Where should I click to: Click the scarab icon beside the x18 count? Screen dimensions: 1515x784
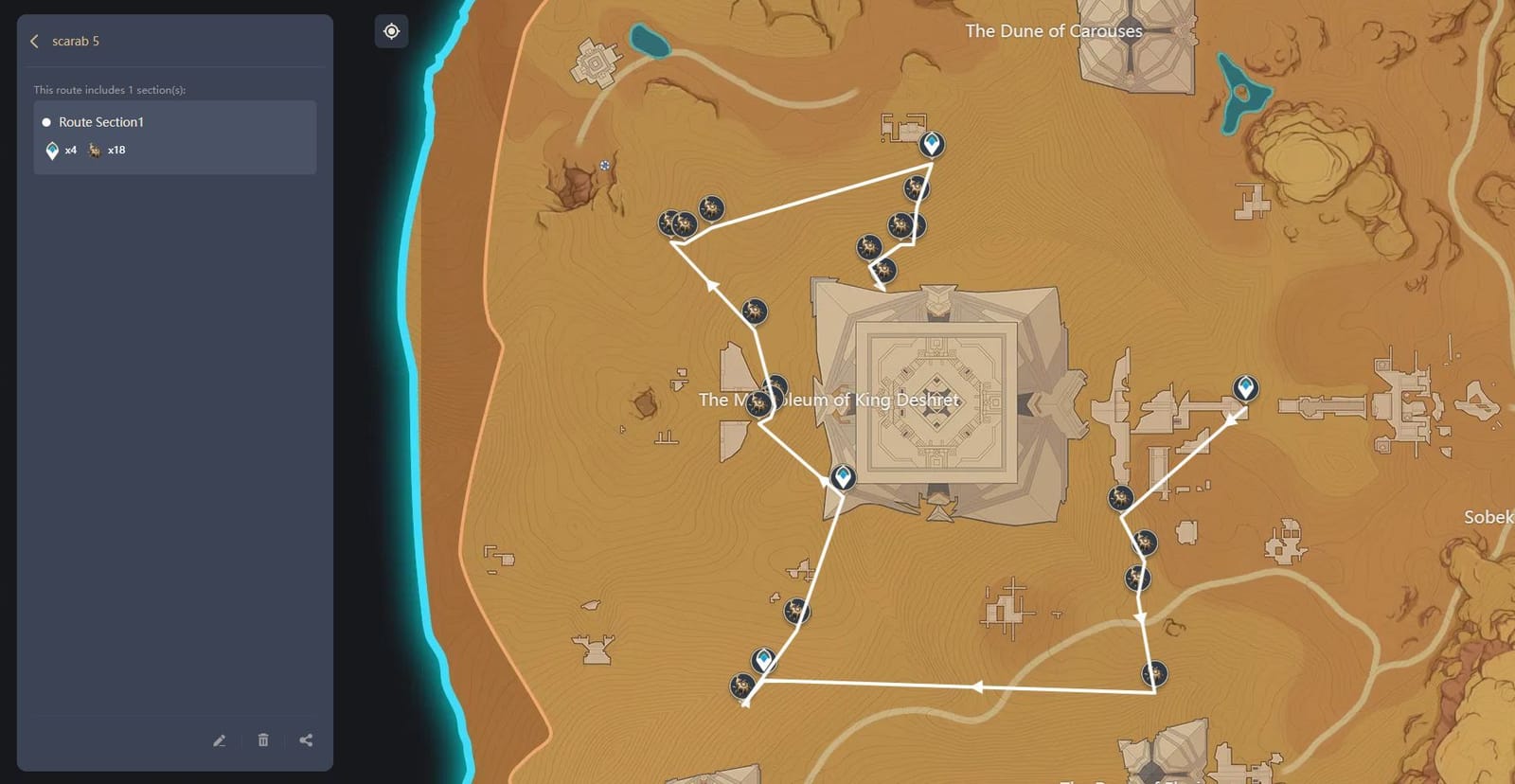tap(93, 150)
